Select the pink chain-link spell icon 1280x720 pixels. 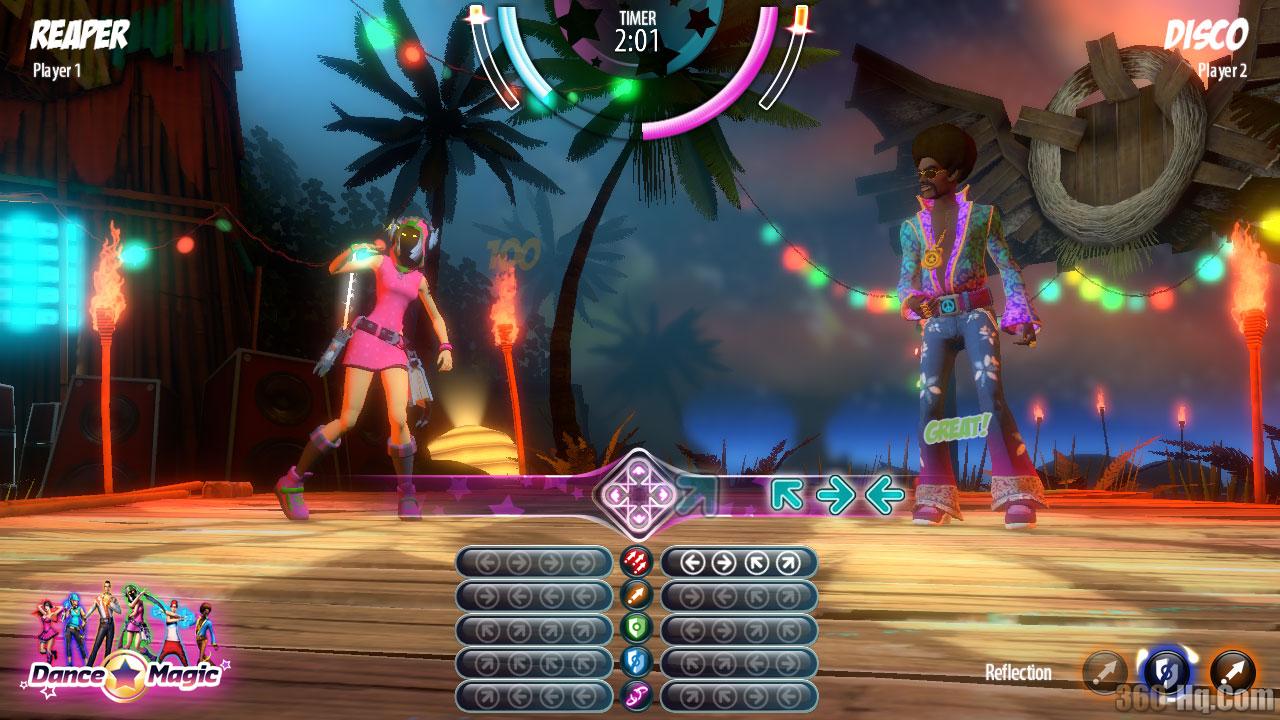(x=636, y=696)
